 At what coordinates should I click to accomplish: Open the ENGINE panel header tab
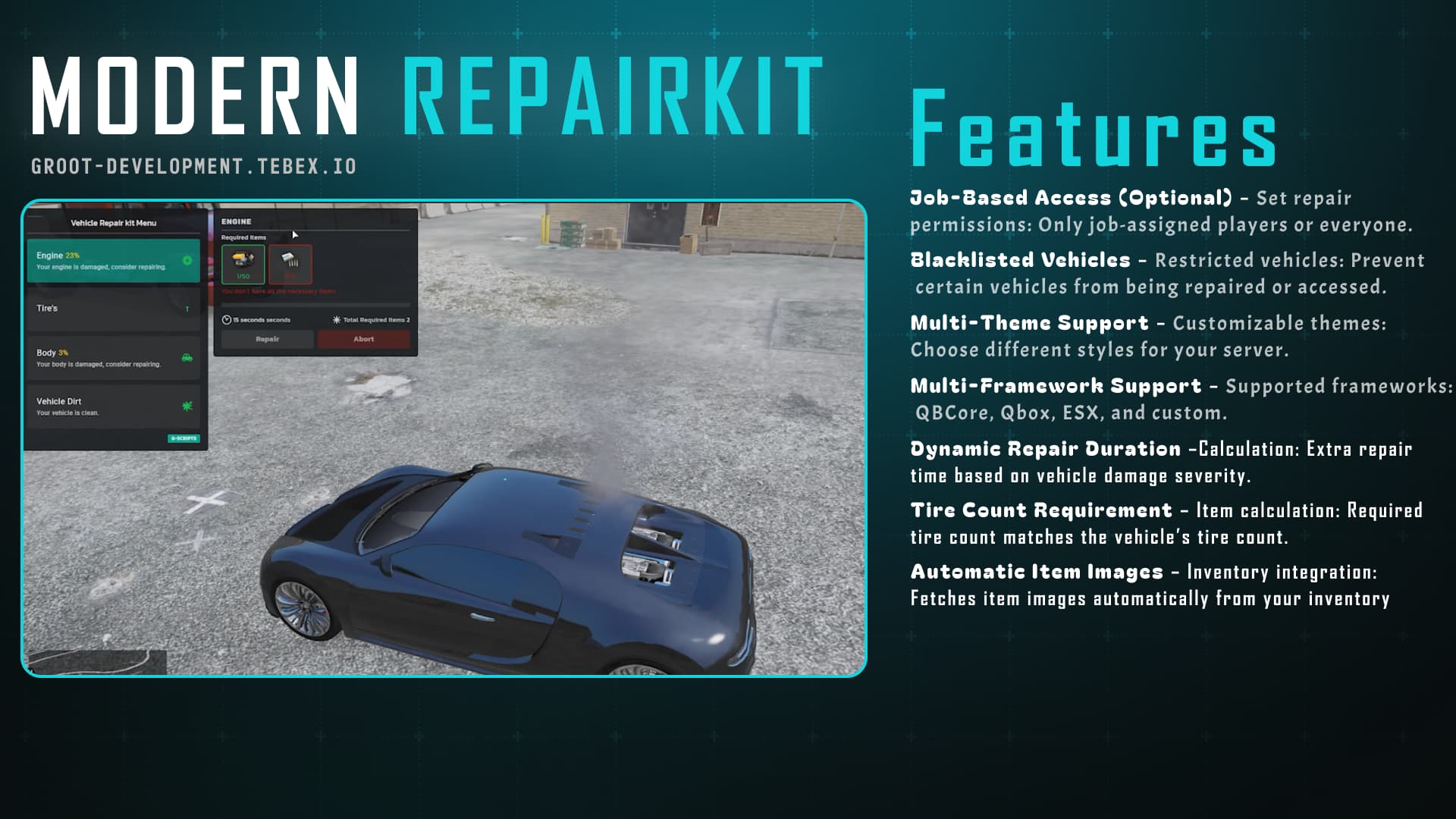click(237, 221)
